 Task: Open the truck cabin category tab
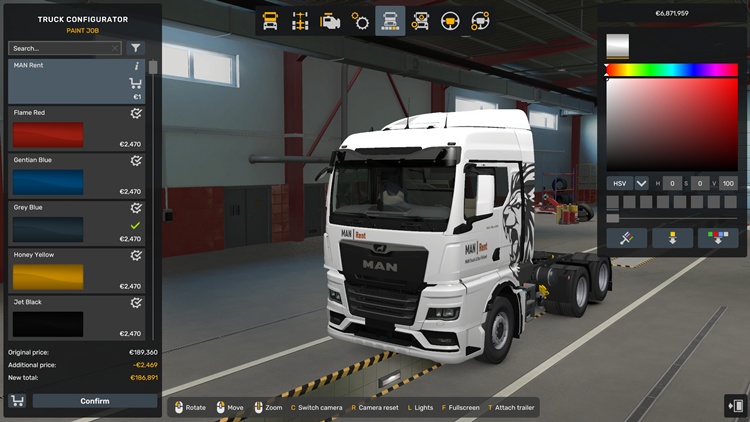(x=270, y=21)
